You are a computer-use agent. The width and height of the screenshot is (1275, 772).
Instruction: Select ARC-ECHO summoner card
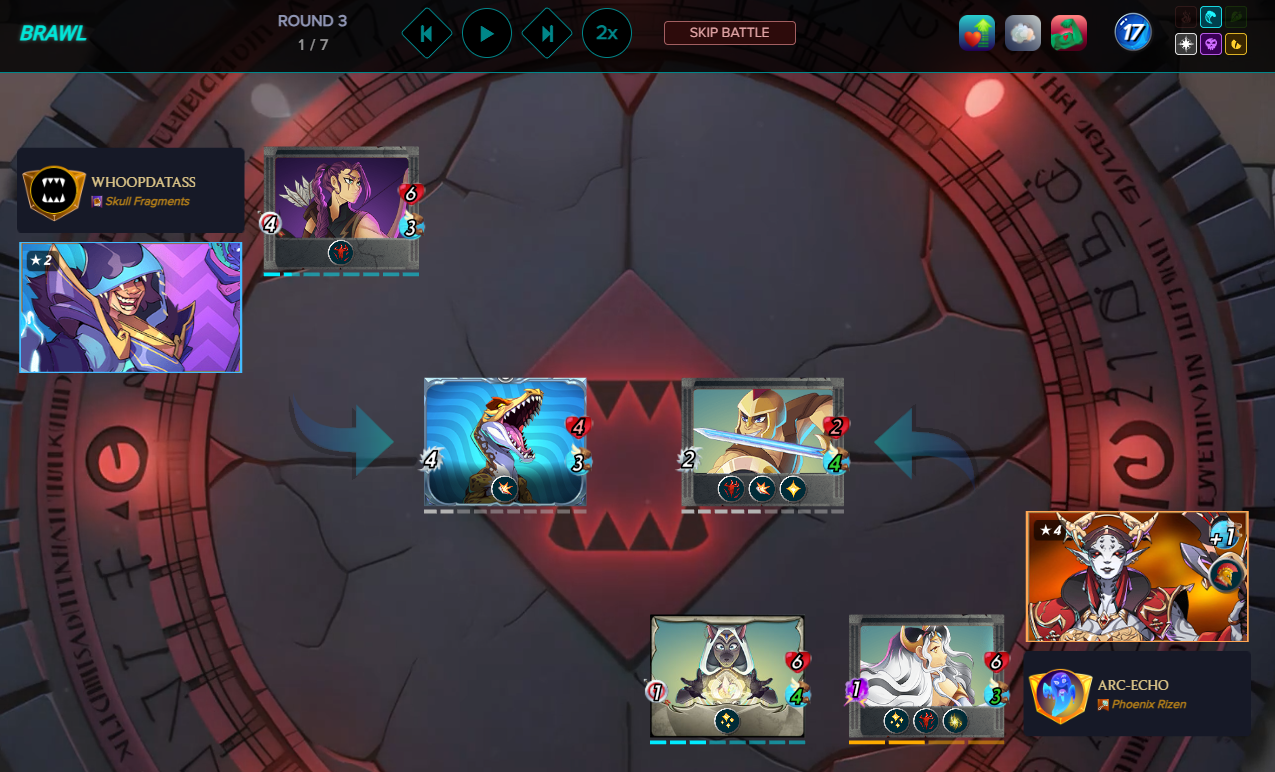1137,576
